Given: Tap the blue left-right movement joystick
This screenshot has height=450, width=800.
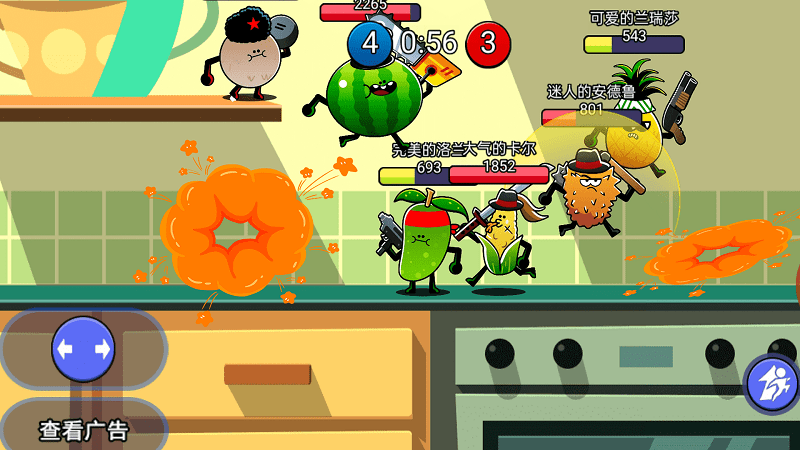Looking at the screenshot, I should tap(83, 349).
